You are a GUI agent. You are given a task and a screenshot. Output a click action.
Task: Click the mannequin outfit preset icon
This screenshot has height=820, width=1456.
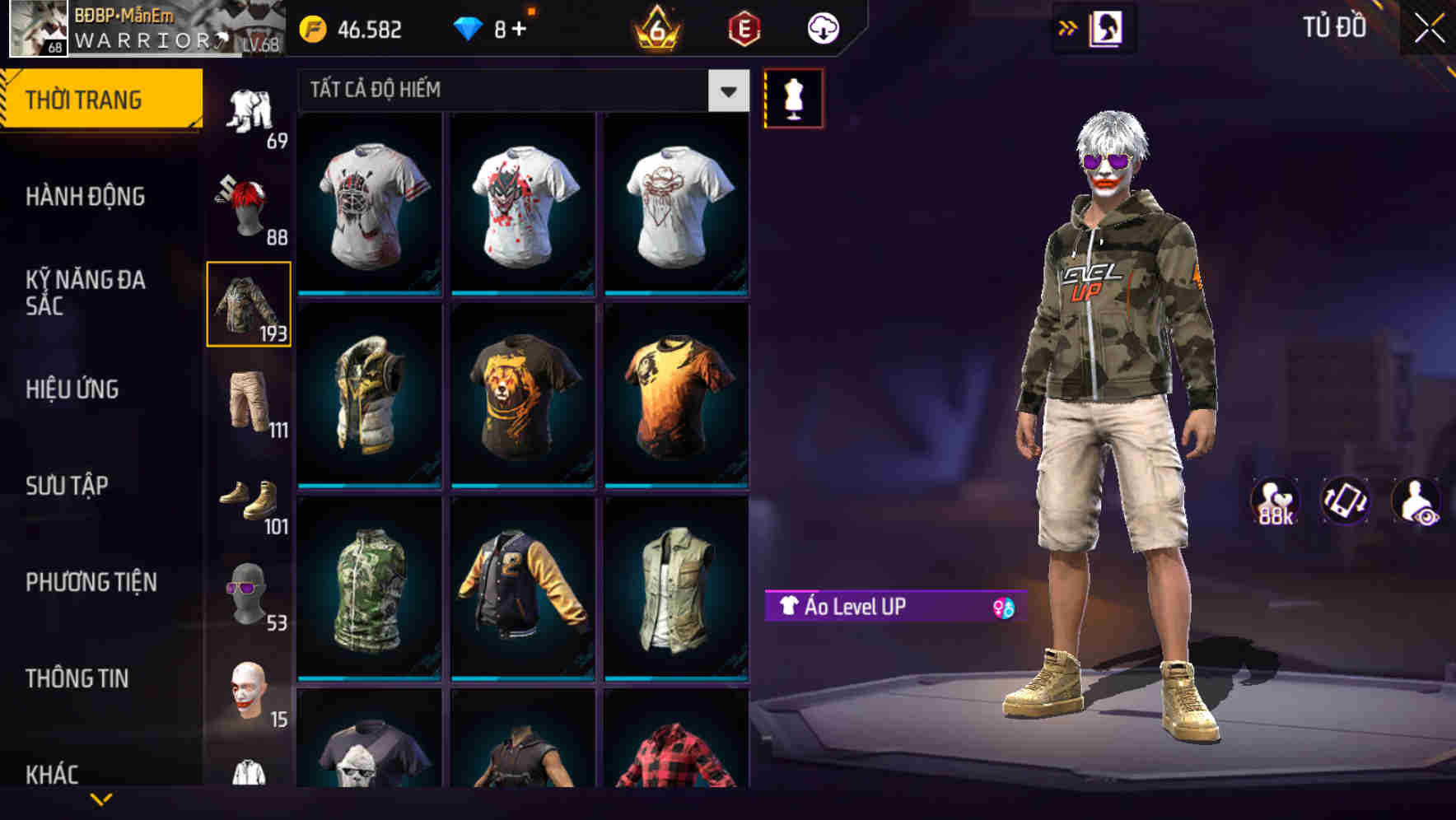793,97
